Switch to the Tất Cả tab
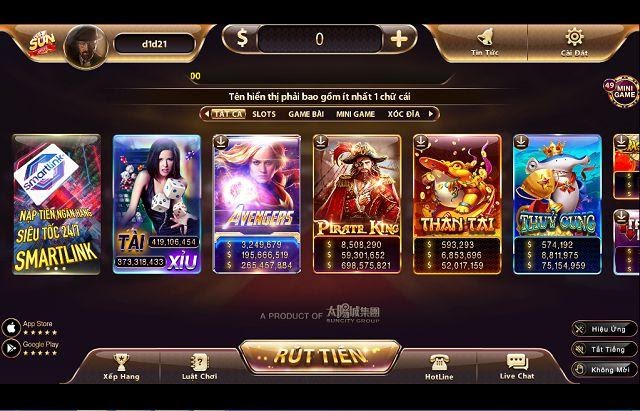This screenshot has width=640, height=411. pos(226,114)
